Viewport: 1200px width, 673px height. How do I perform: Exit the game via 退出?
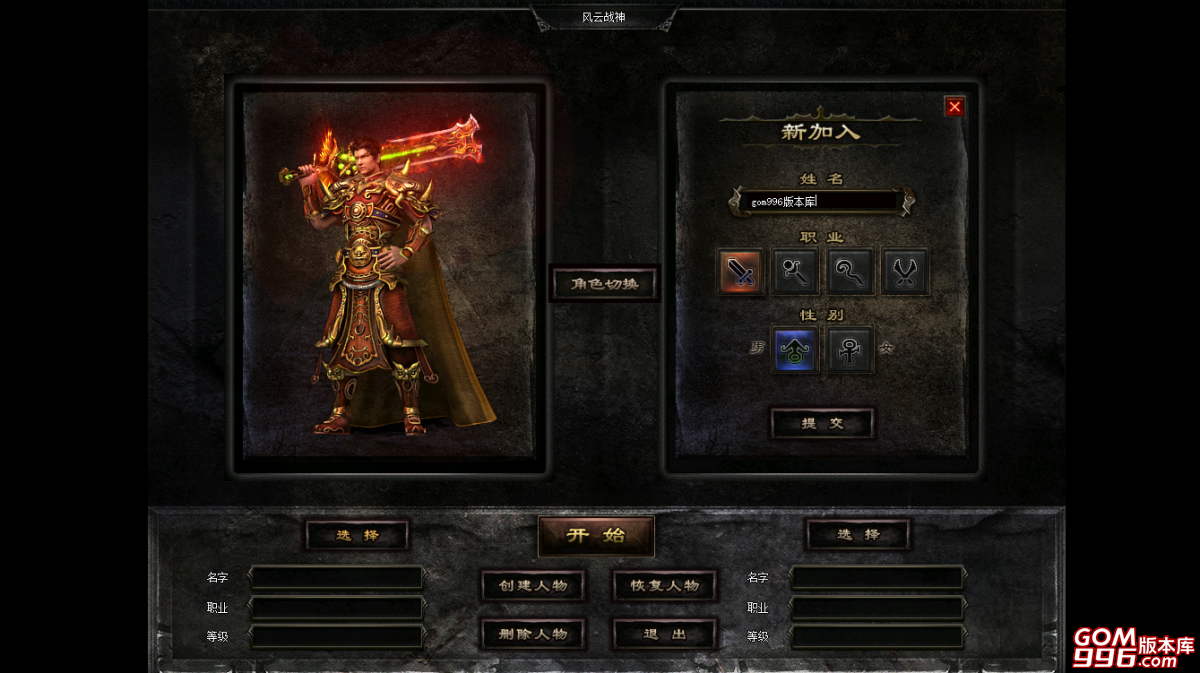coord(665,634)
